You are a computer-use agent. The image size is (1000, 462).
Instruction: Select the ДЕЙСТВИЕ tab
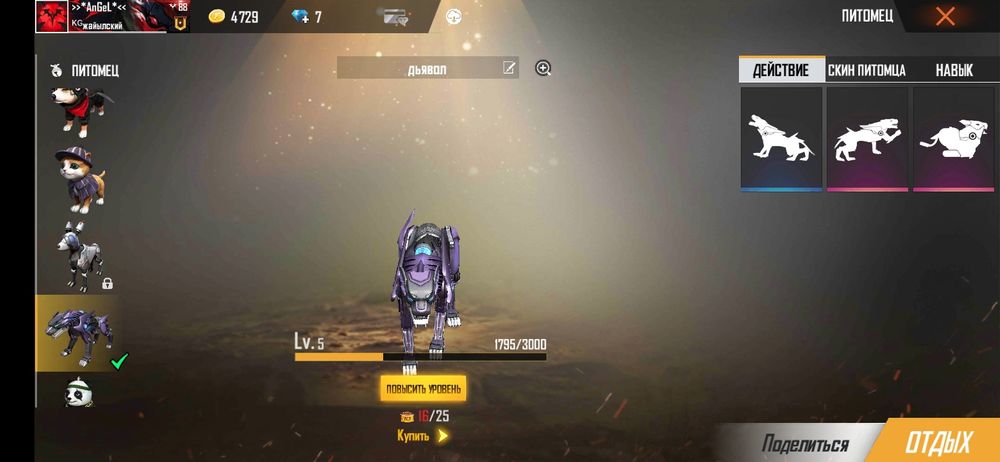tap(781, 70)
